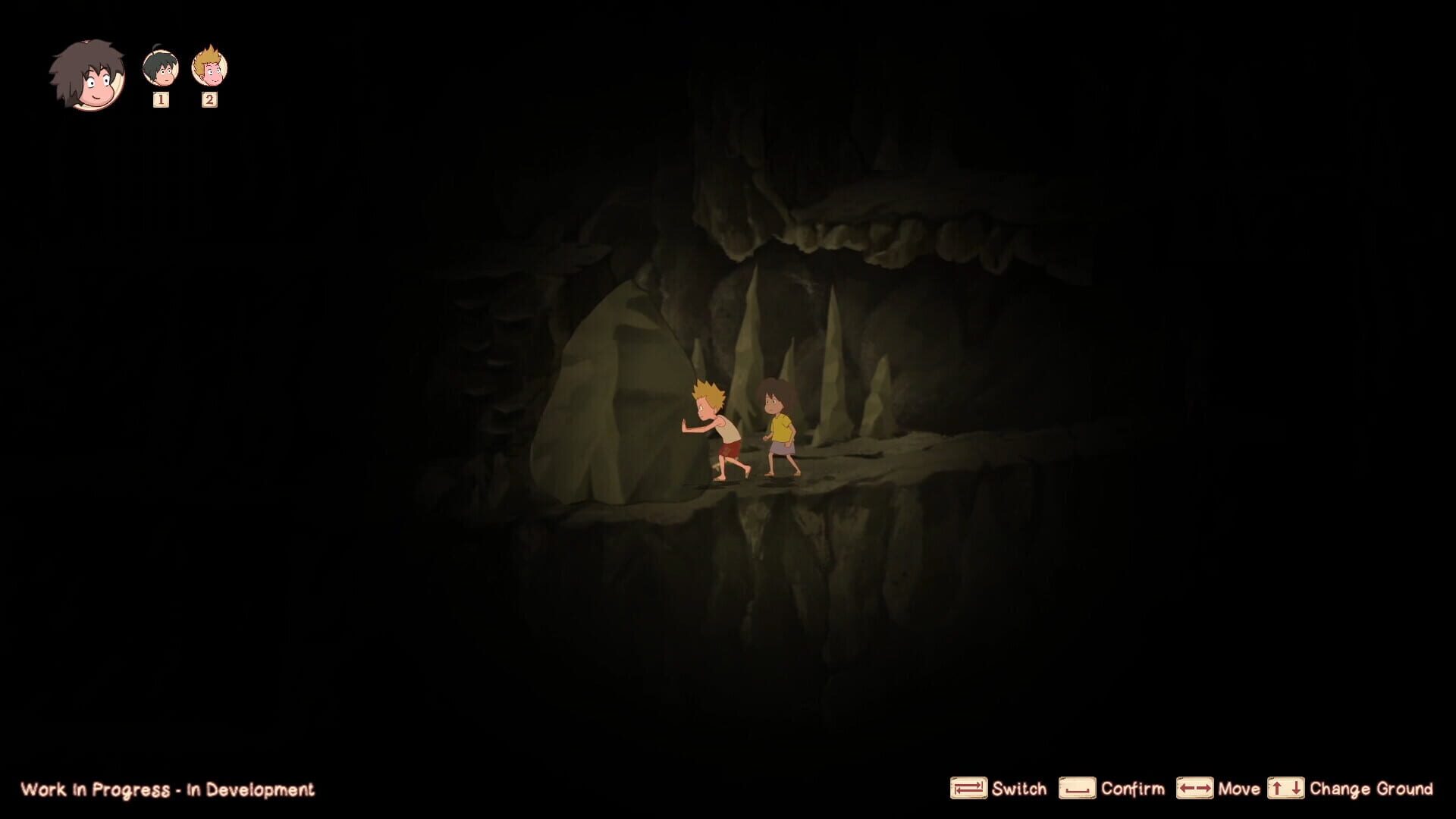Viewport: 1456px width, 819px height.
Task: Click the Move left-right arrows icon
Action: (1196, 789)
